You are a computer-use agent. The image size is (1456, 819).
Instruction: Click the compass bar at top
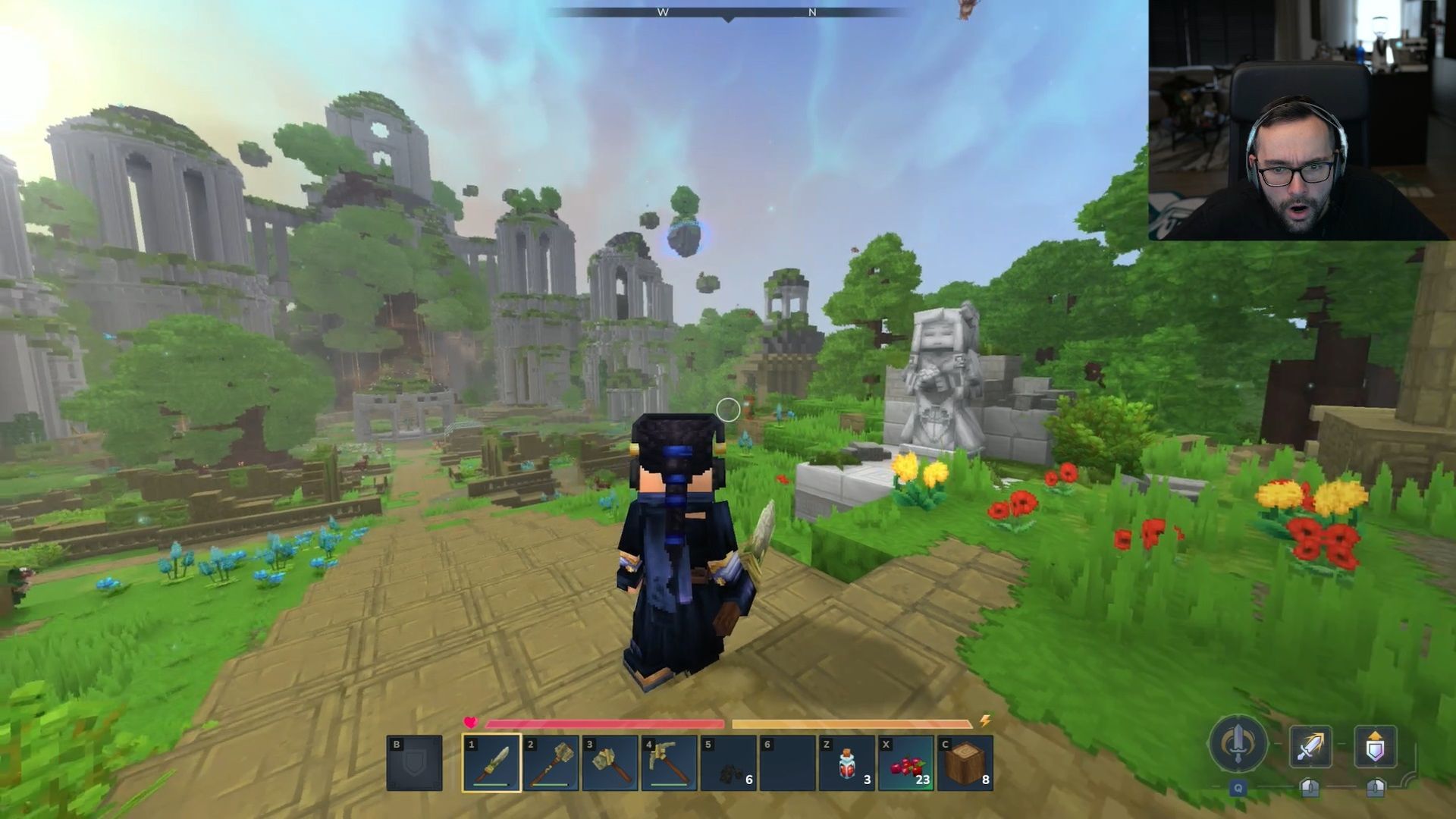(x=728, y=13)
